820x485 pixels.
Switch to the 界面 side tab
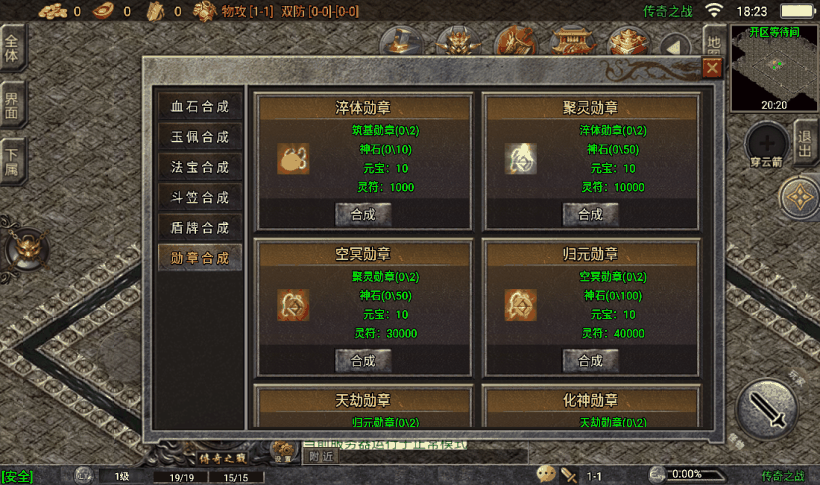coord(13,104)
